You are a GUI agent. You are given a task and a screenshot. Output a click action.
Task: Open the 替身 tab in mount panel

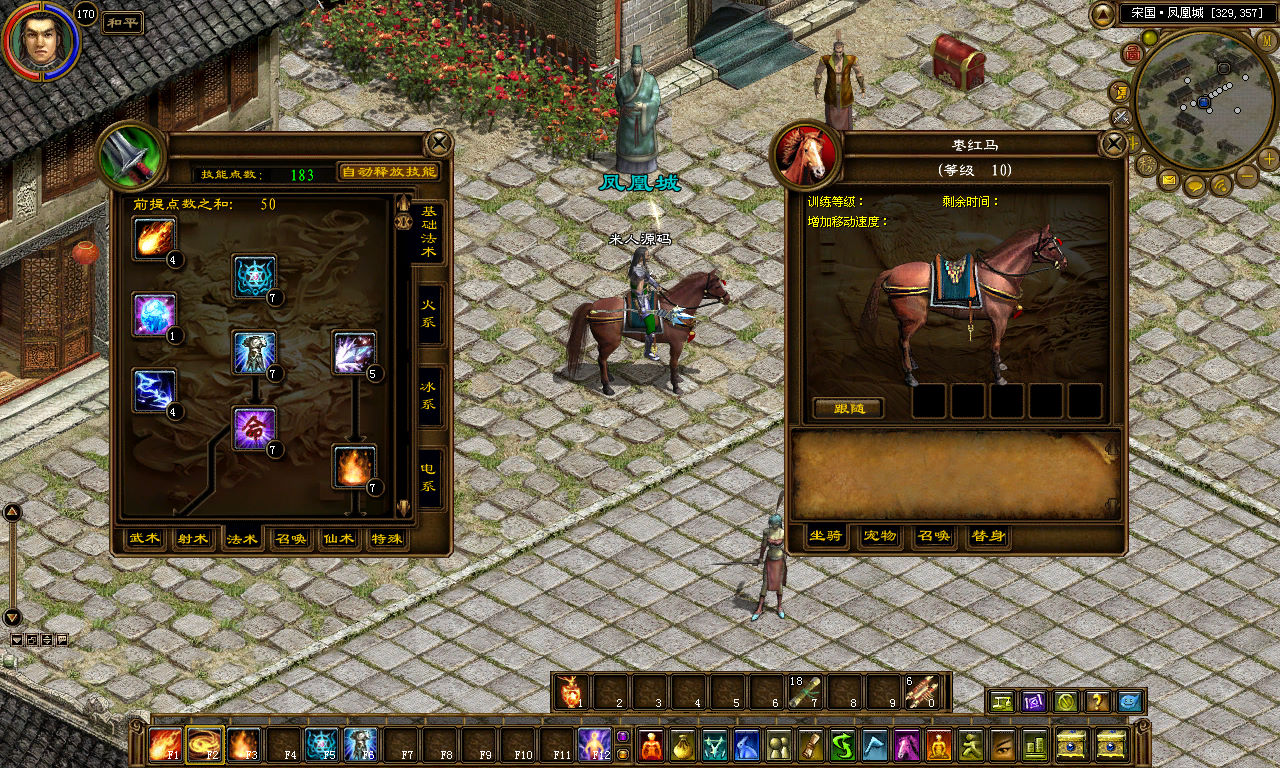click(987, 537)
